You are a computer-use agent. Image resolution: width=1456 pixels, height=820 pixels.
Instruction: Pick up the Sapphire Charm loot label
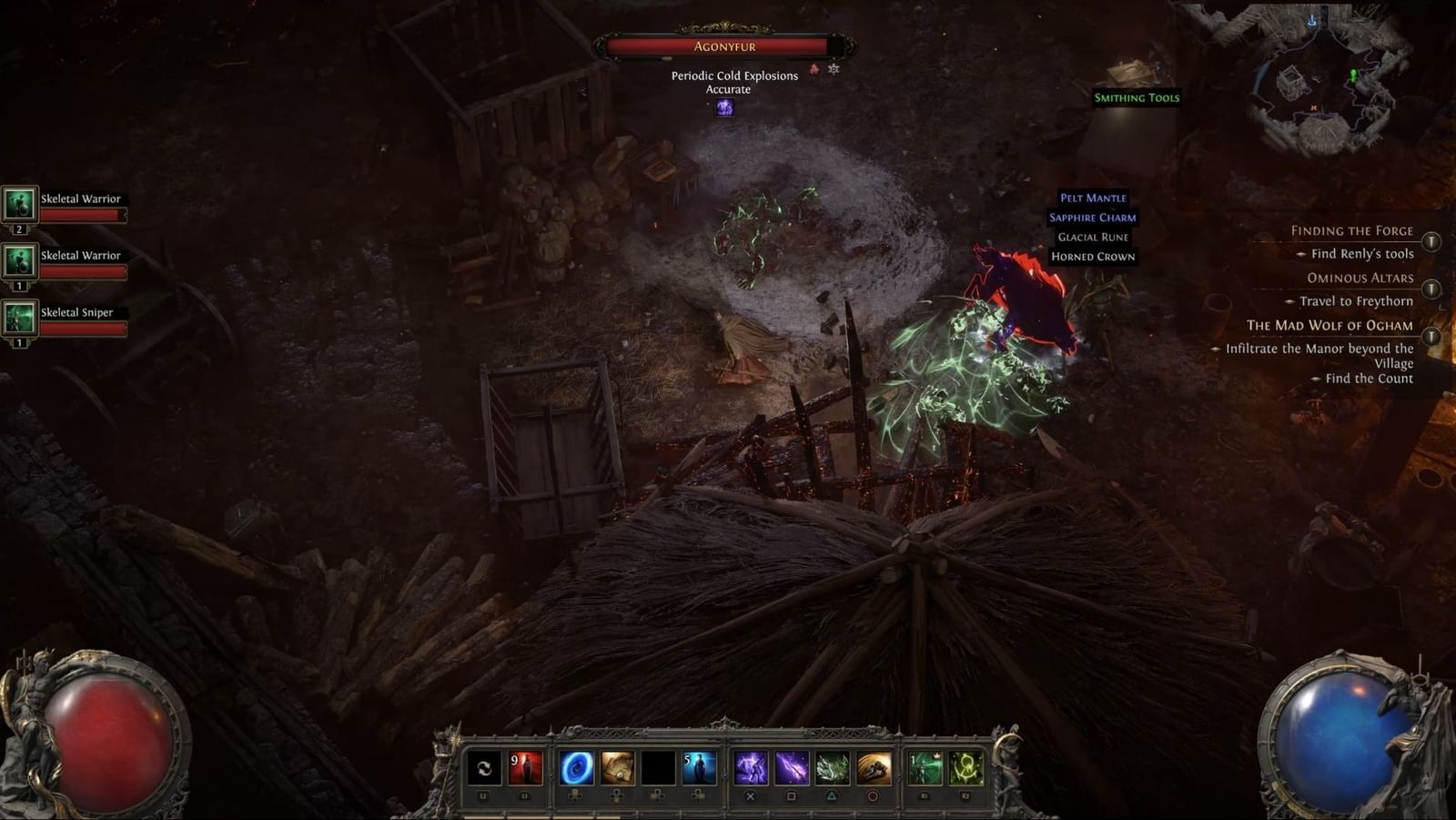tap(1093, 218)
